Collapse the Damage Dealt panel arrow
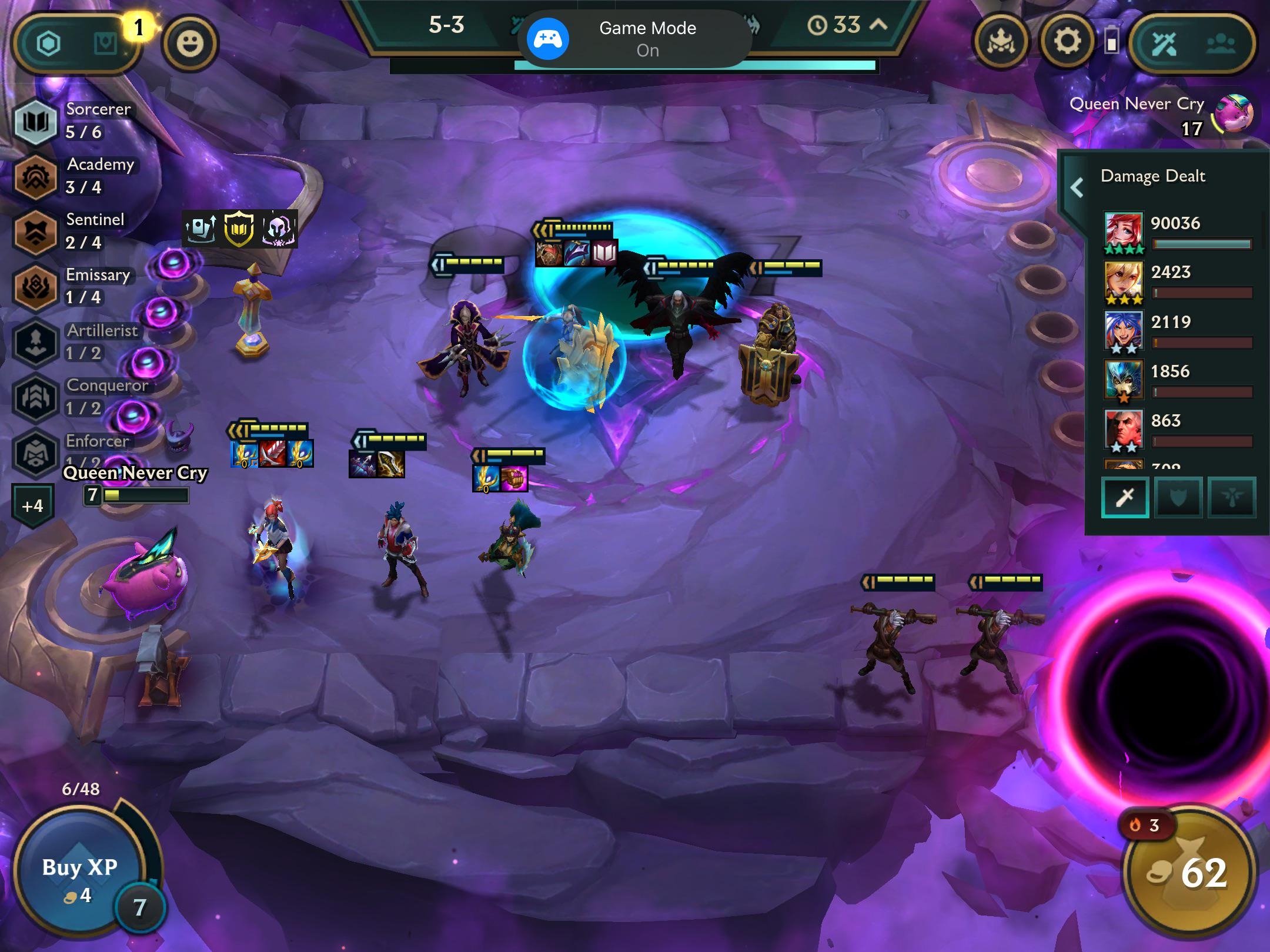Viewport: 1270px width, 952px height. coord(1077,187)
